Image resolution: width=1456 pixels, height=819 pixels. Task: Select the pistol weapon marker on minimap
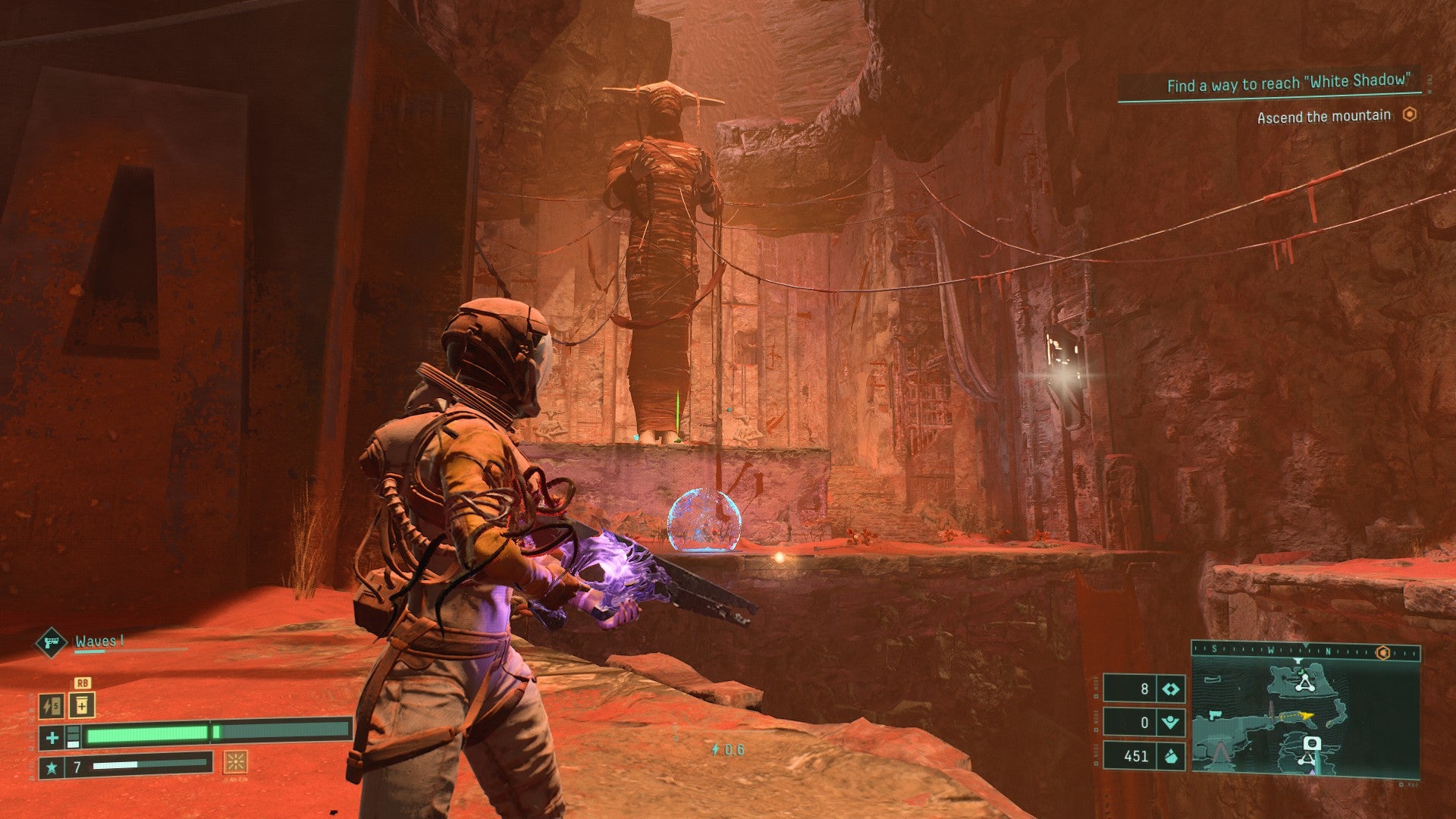1216,714
